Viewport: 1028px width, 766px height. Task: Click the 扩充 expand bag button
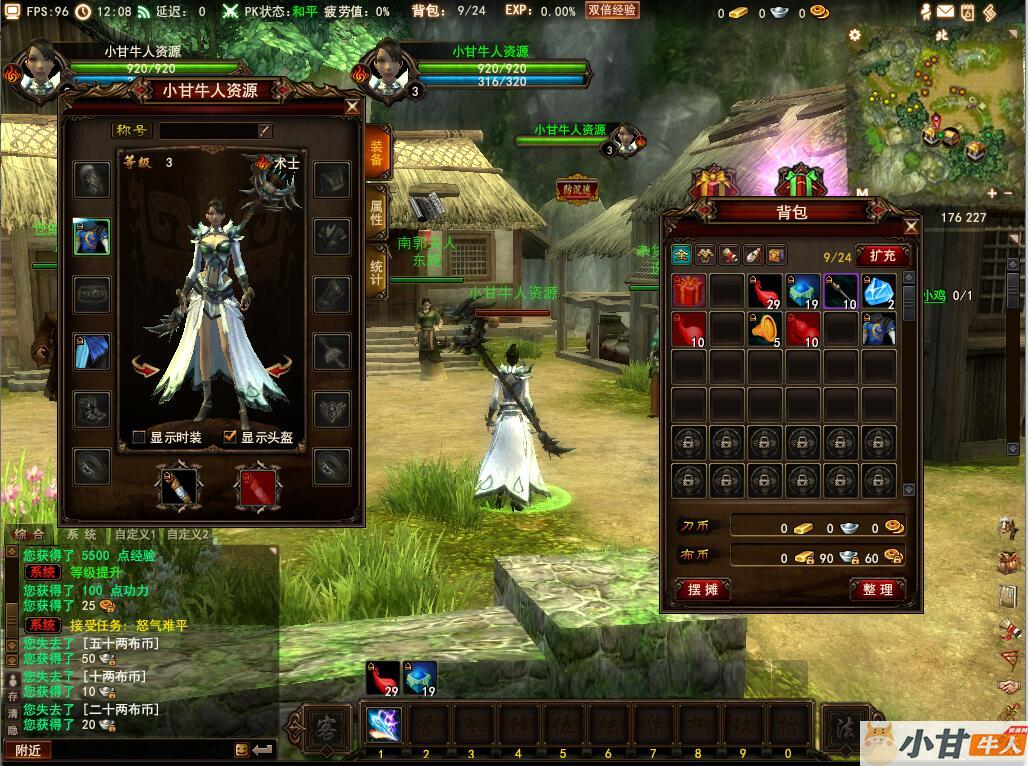pos(882,256)
